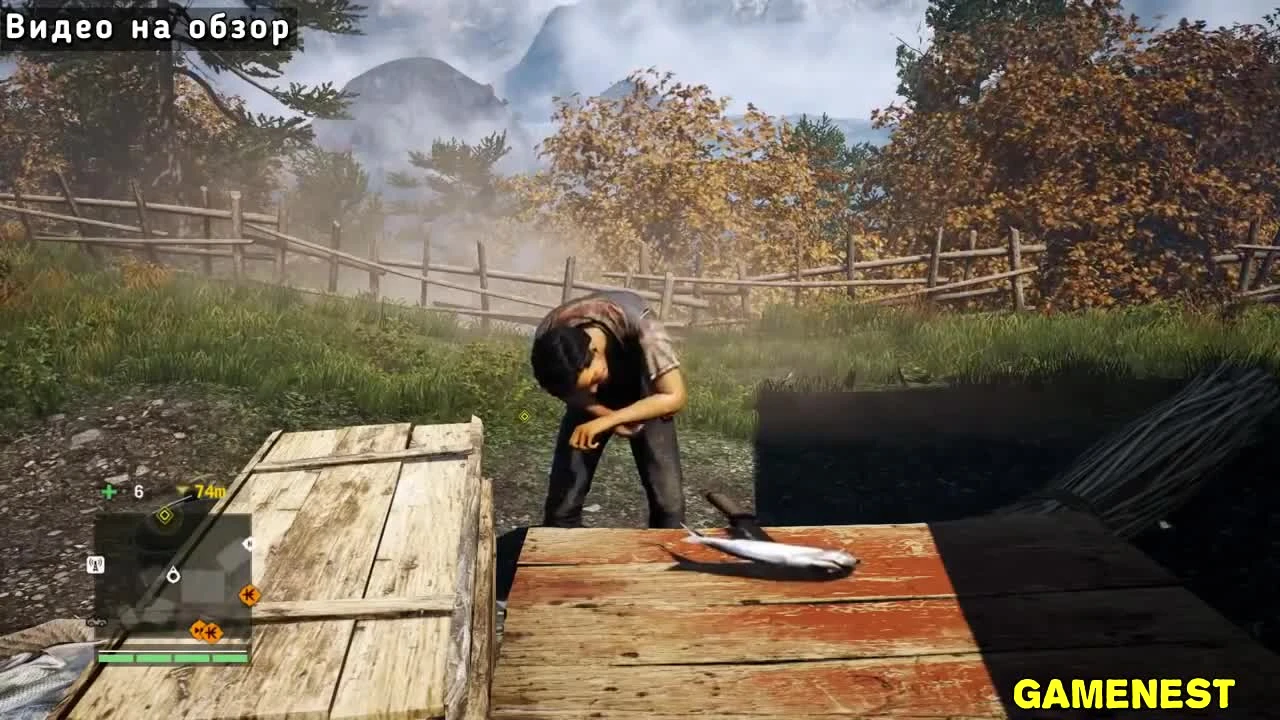This screenshot has width=1280, height=720.
Task: Click the leftmost health bar segment
Action: (116, 658)
